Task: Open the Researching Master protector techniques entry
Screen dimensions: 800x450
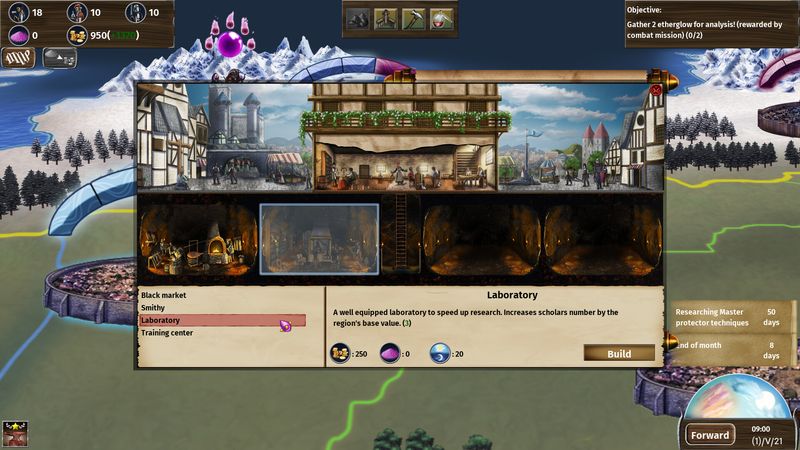Action: (727, 316)
